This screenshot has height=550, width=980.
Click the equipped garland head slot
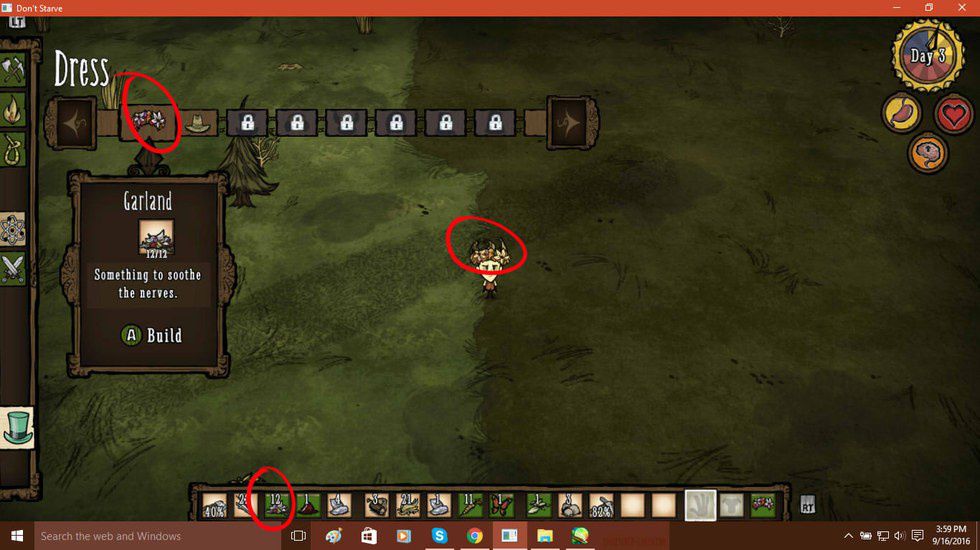(764, 505)
